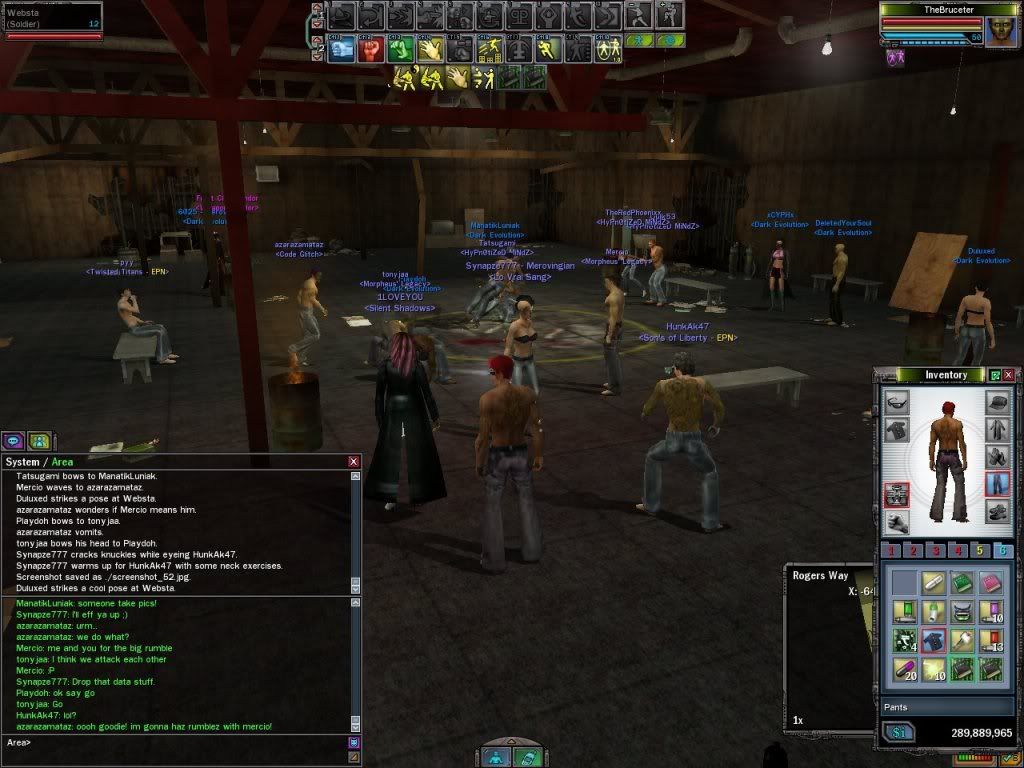
Task: Activate the red fist ability
Action: (x=372, y=48)
